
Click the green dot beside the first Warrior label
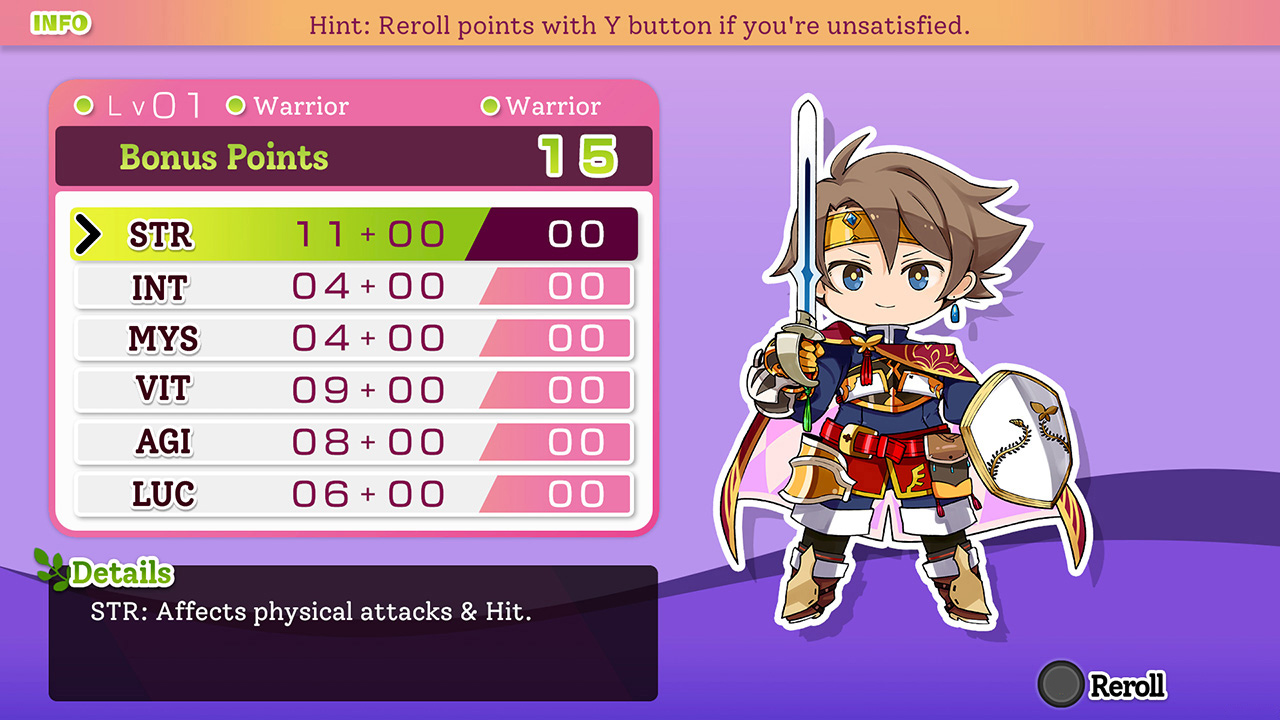coord(236,105)
